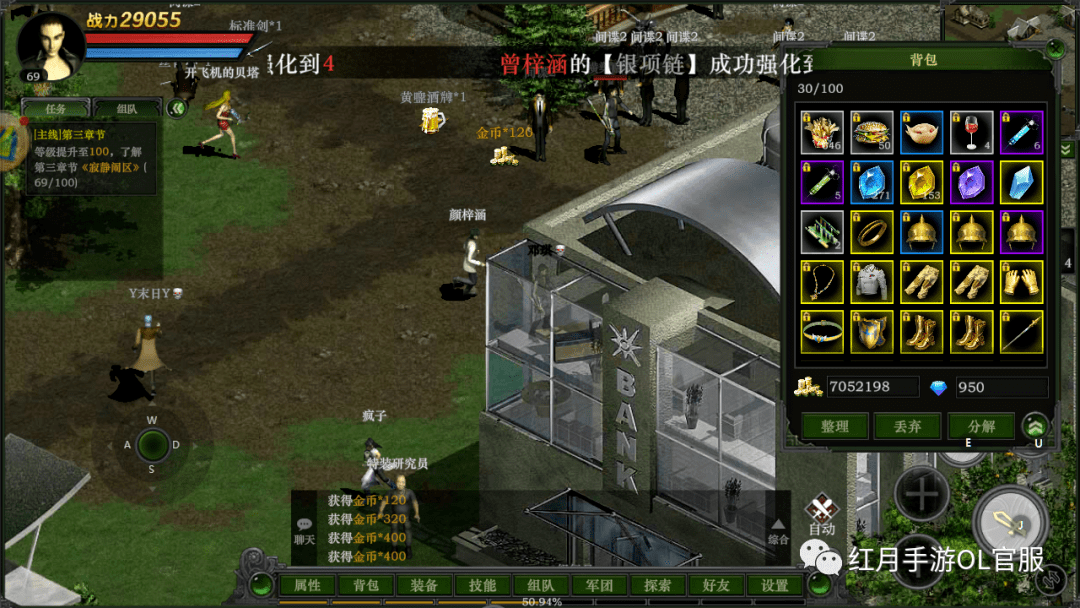1080x608 pixels.
Task: Select the gold ring slot
Action: (872, 232)
